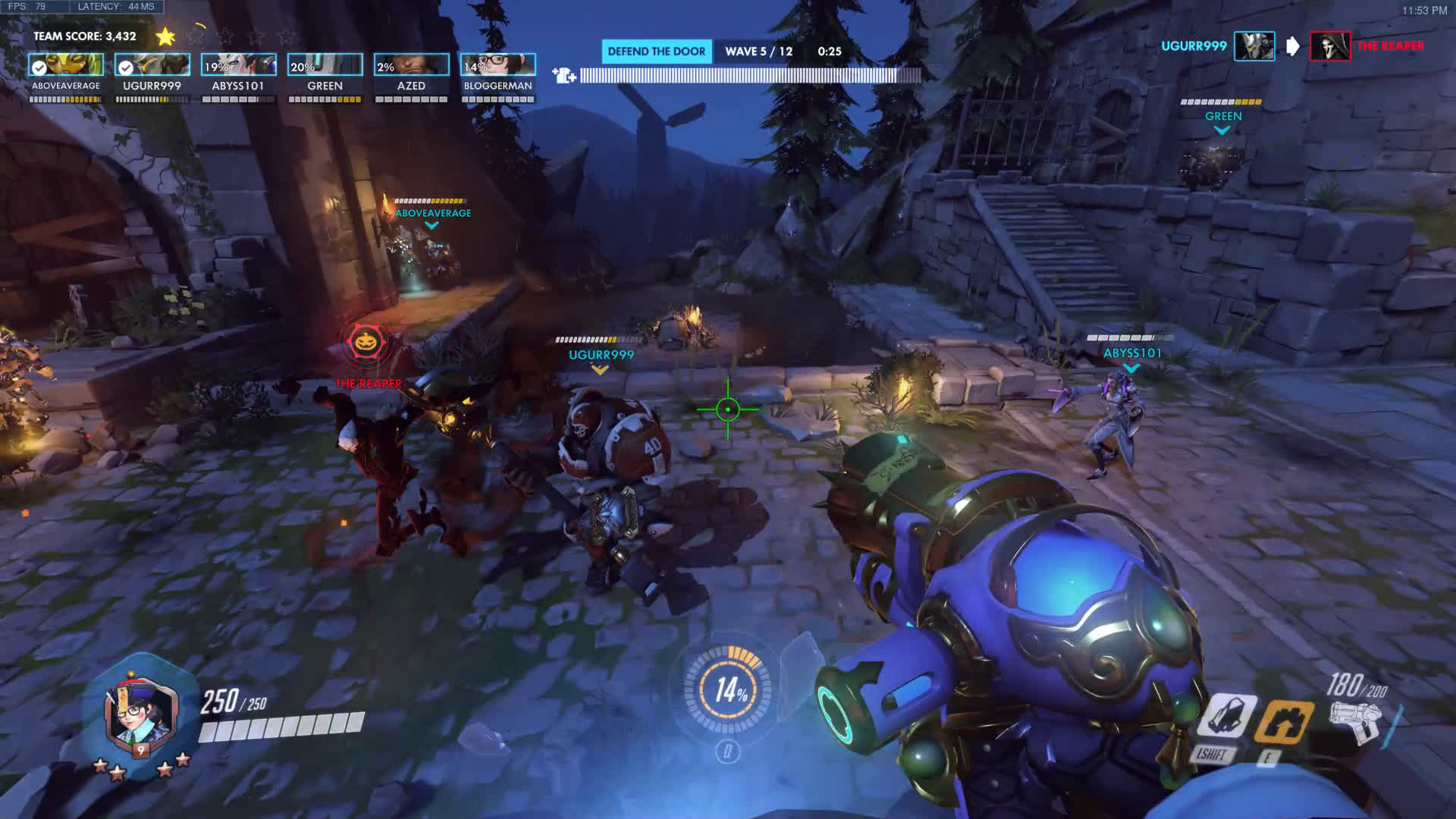Click UGURR999's portrait in the kill feed

pyautogui.click(x=1254, y=46)
